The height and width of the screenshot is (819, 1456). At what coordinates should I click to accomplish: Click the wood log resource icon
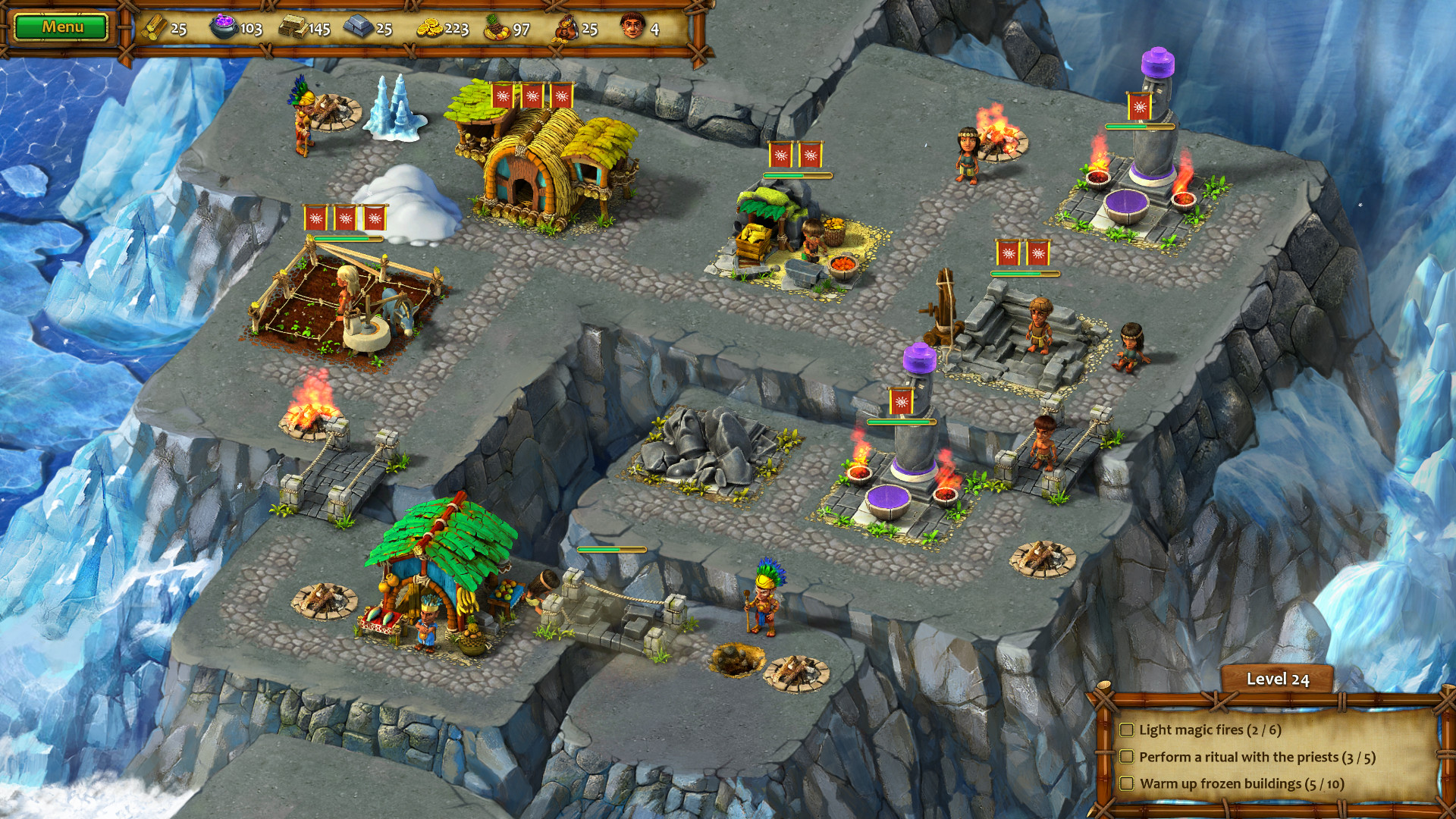tap(155, 28)
